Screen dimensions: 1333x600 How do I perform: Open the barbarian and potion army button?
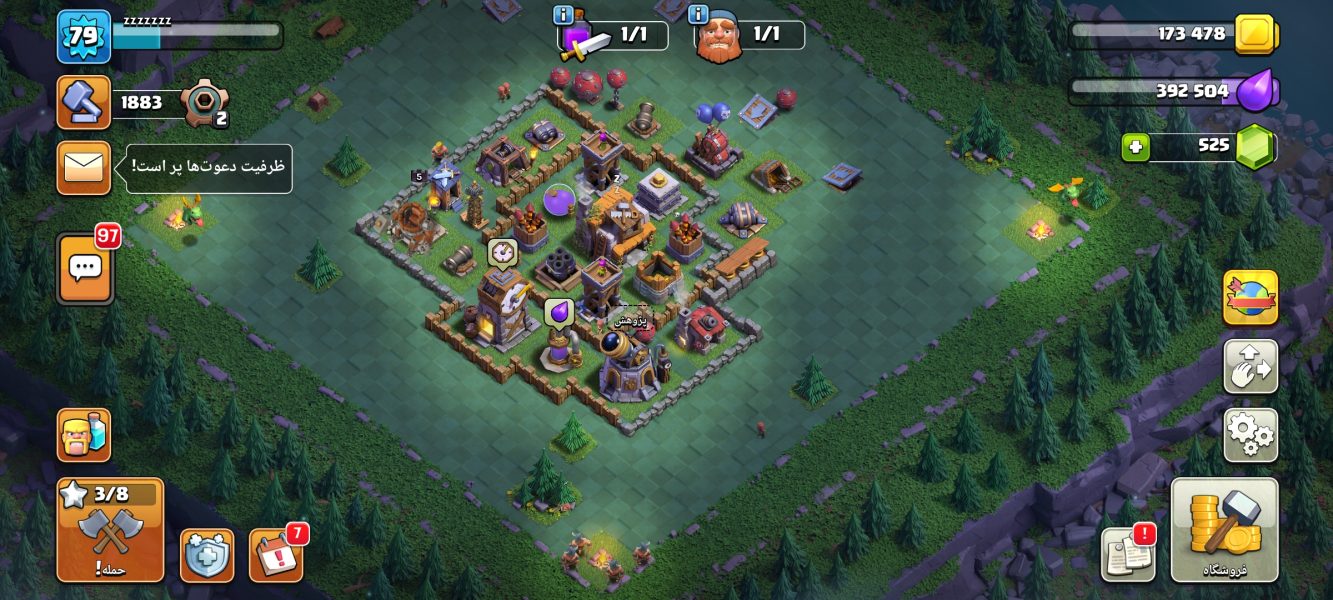[84, 435]
